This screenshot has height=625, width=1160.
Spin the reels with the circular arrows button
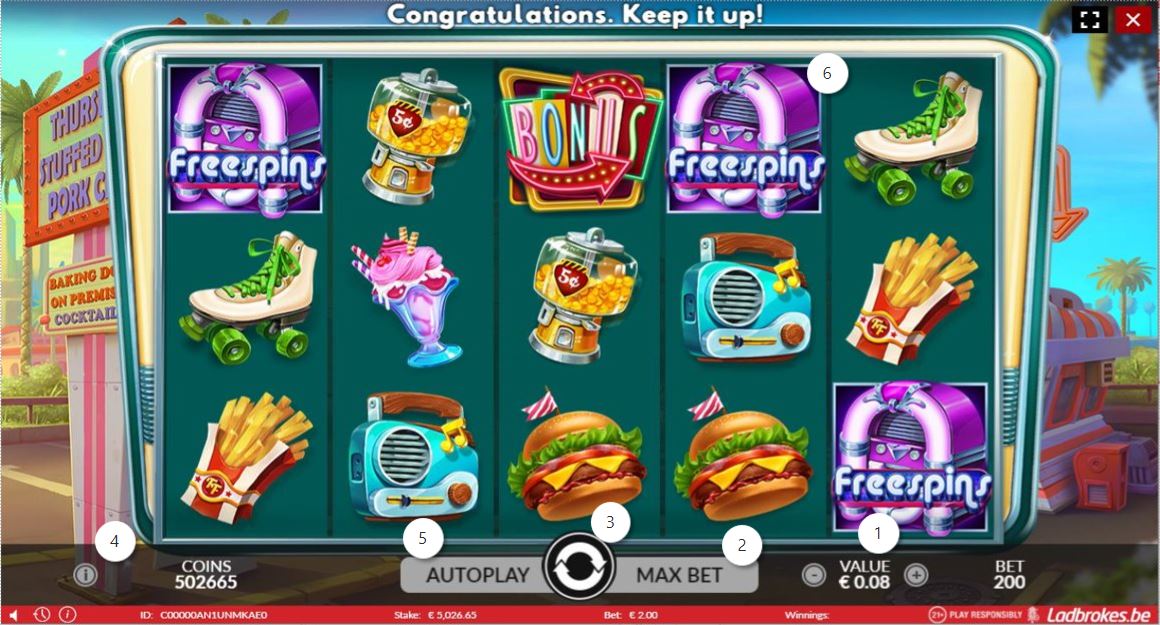coord(581,570)
